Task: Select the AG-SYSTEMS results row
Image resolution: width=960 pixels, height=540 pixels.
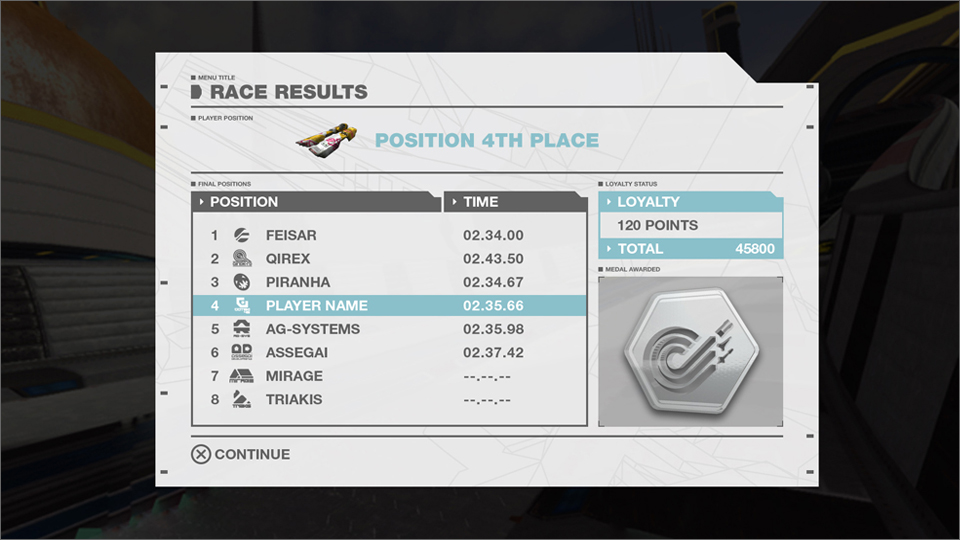Action: 389,329
